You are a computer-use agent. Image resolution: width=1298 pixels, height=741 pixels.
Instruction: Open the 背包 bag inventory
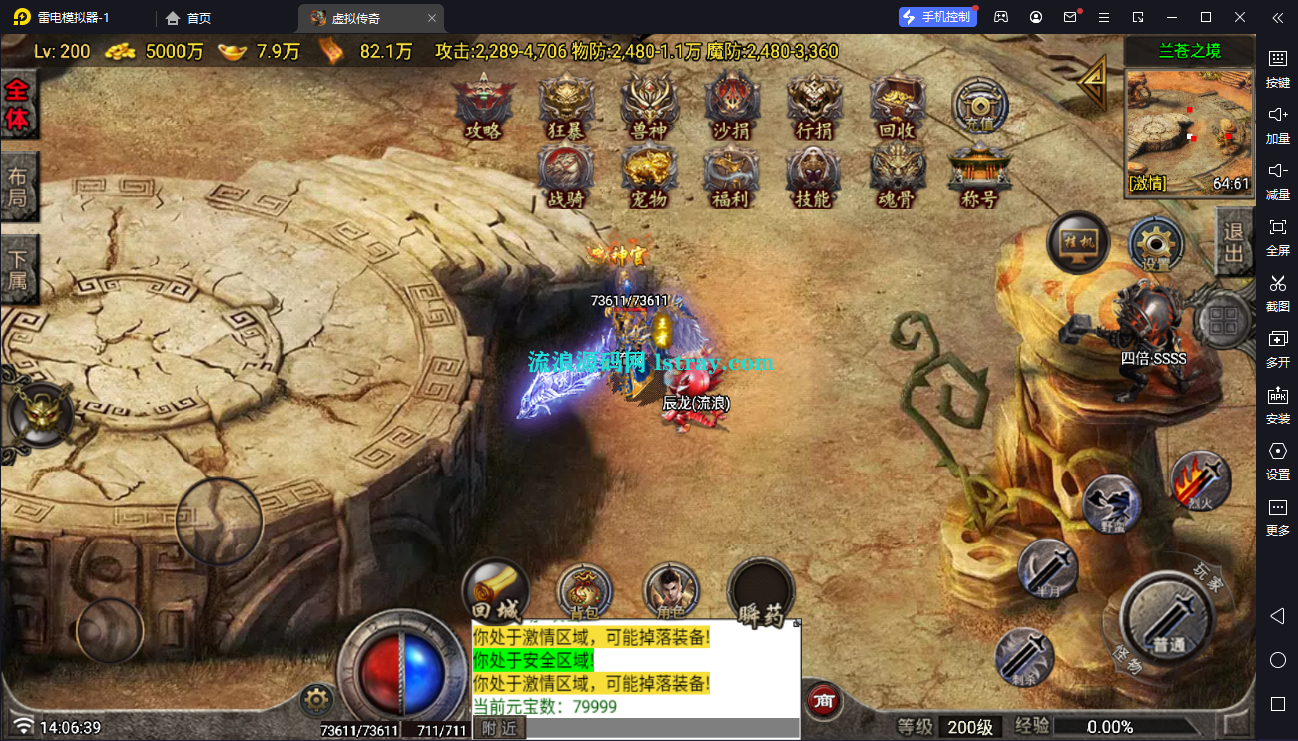(x=584, y=591)
